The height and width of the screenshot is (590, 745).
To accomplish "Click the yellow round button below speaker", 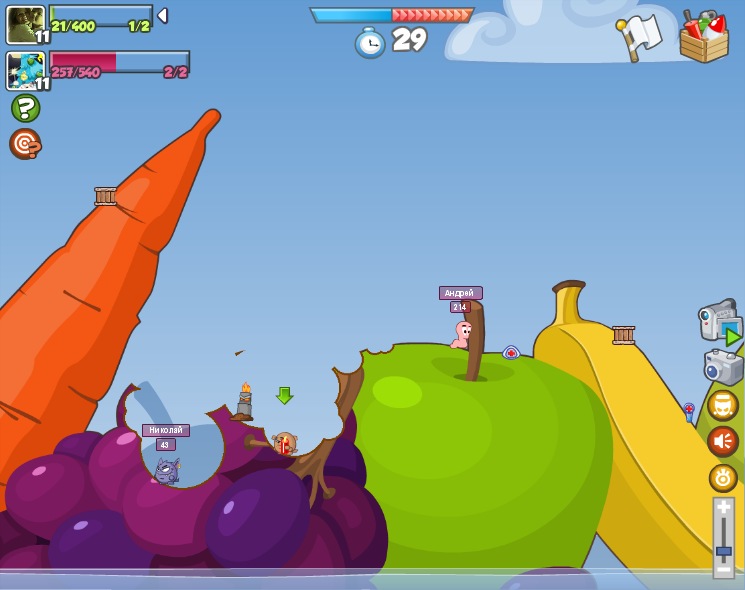I will click(x=723, y=478).
